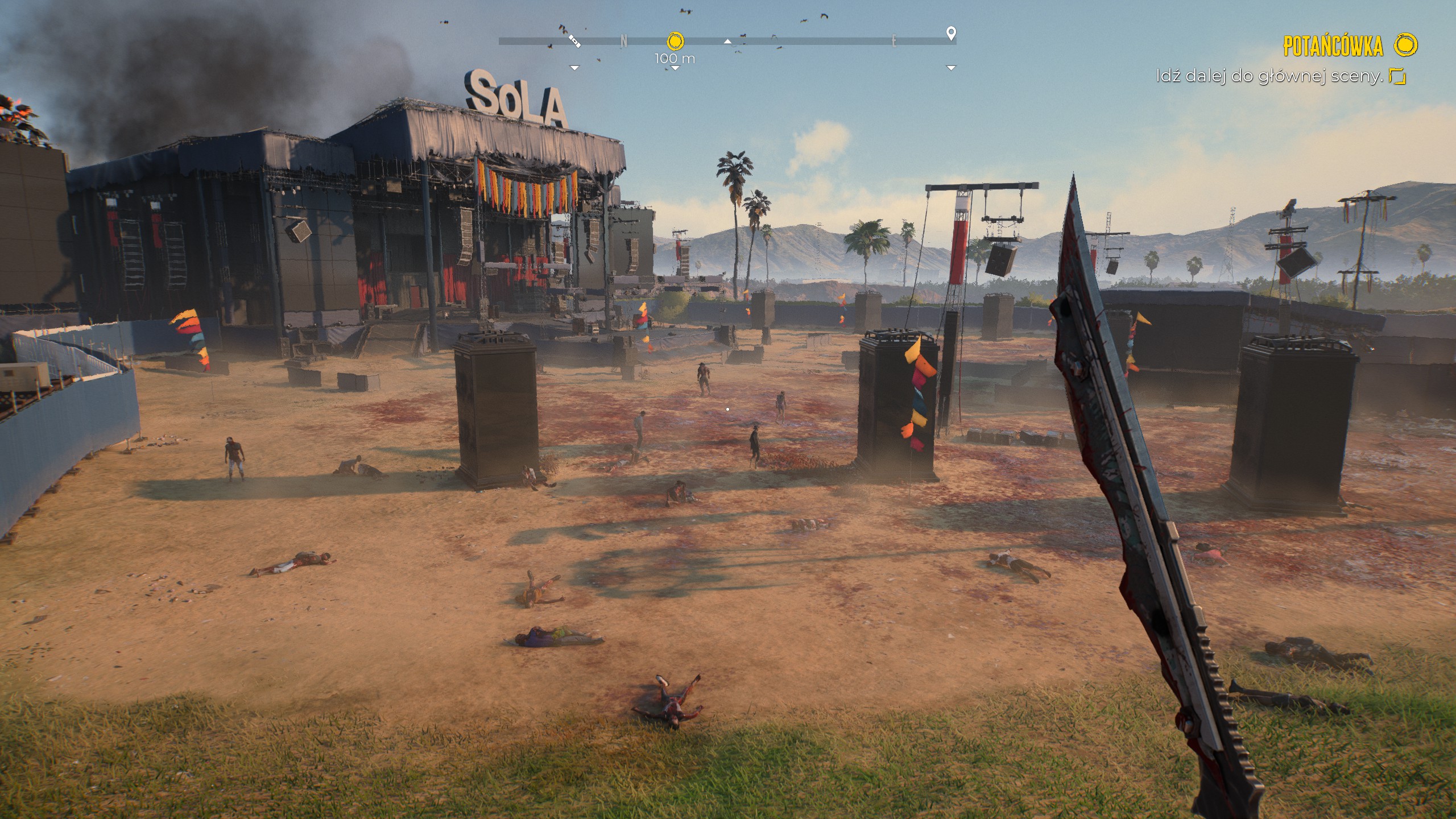The width and height of the screenshot is (1456, 819).
Task: Click the white striped marker on the compass bar
Action: pyautogui.click(x=574, y=40)
